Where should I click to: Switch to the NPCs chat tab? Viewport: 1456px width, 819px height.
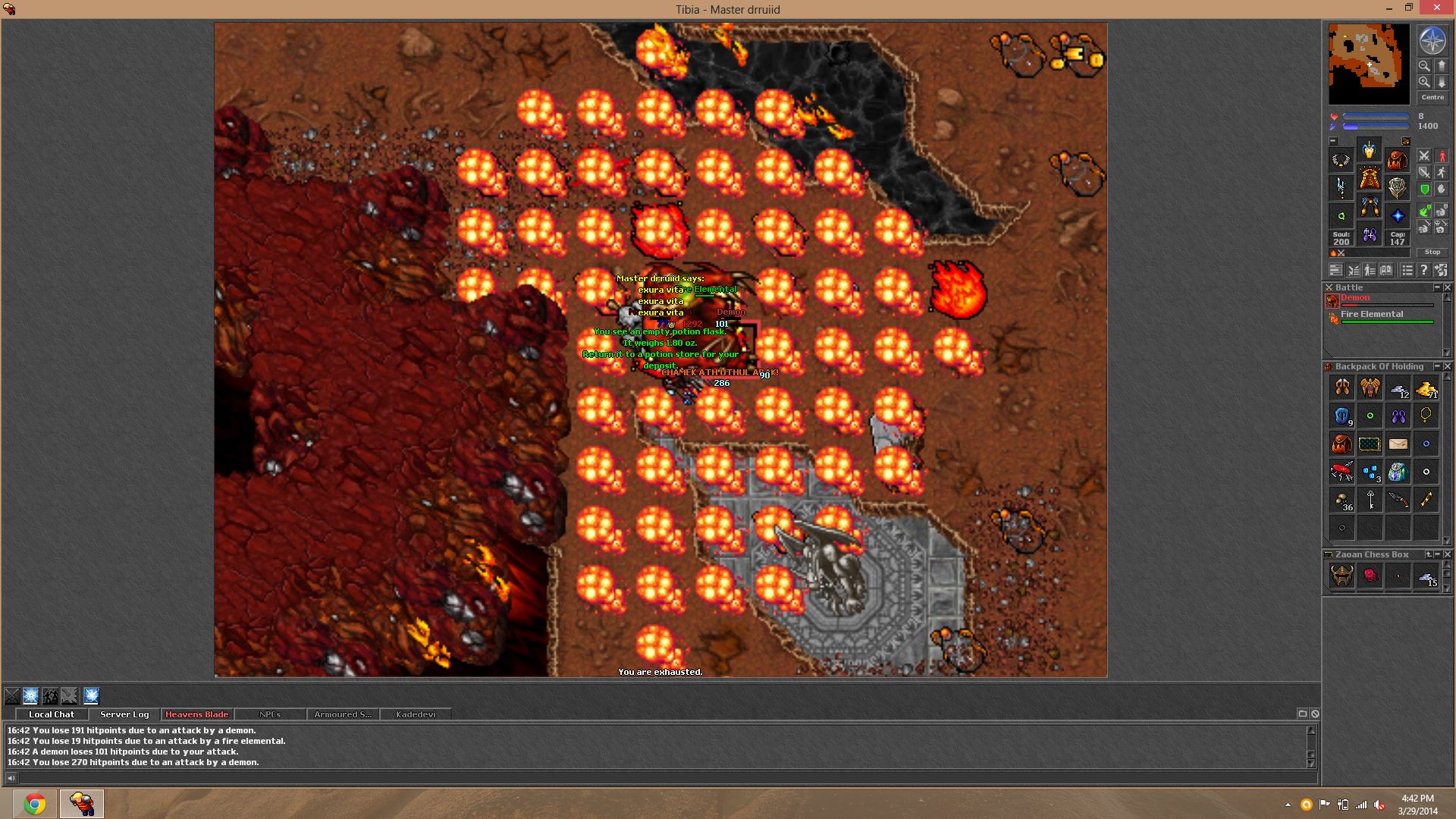point(269,714)
